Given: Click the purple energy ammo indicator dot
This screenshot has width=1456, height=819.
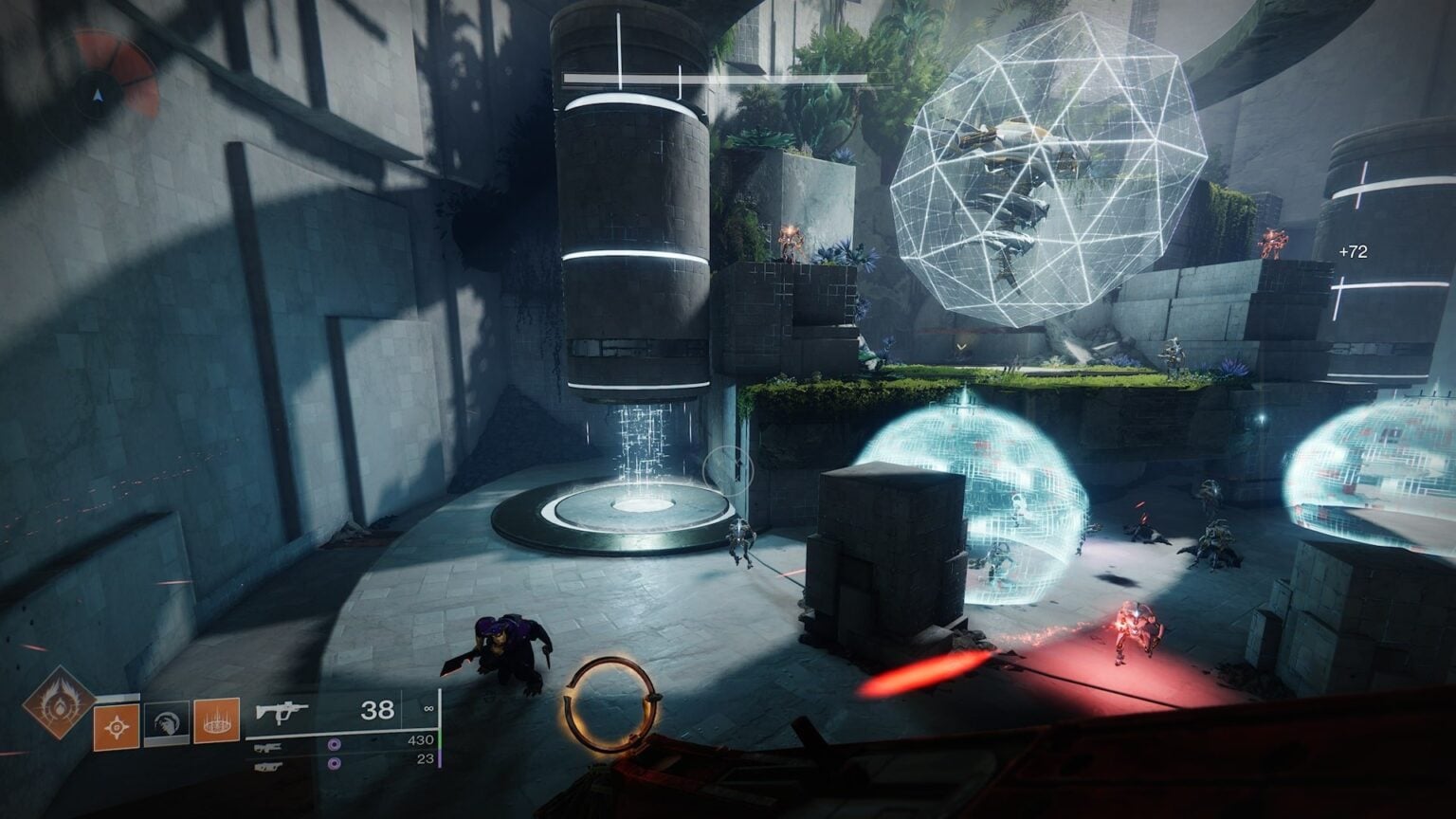Looking at the screenshot, I should (x=334, y=746).
